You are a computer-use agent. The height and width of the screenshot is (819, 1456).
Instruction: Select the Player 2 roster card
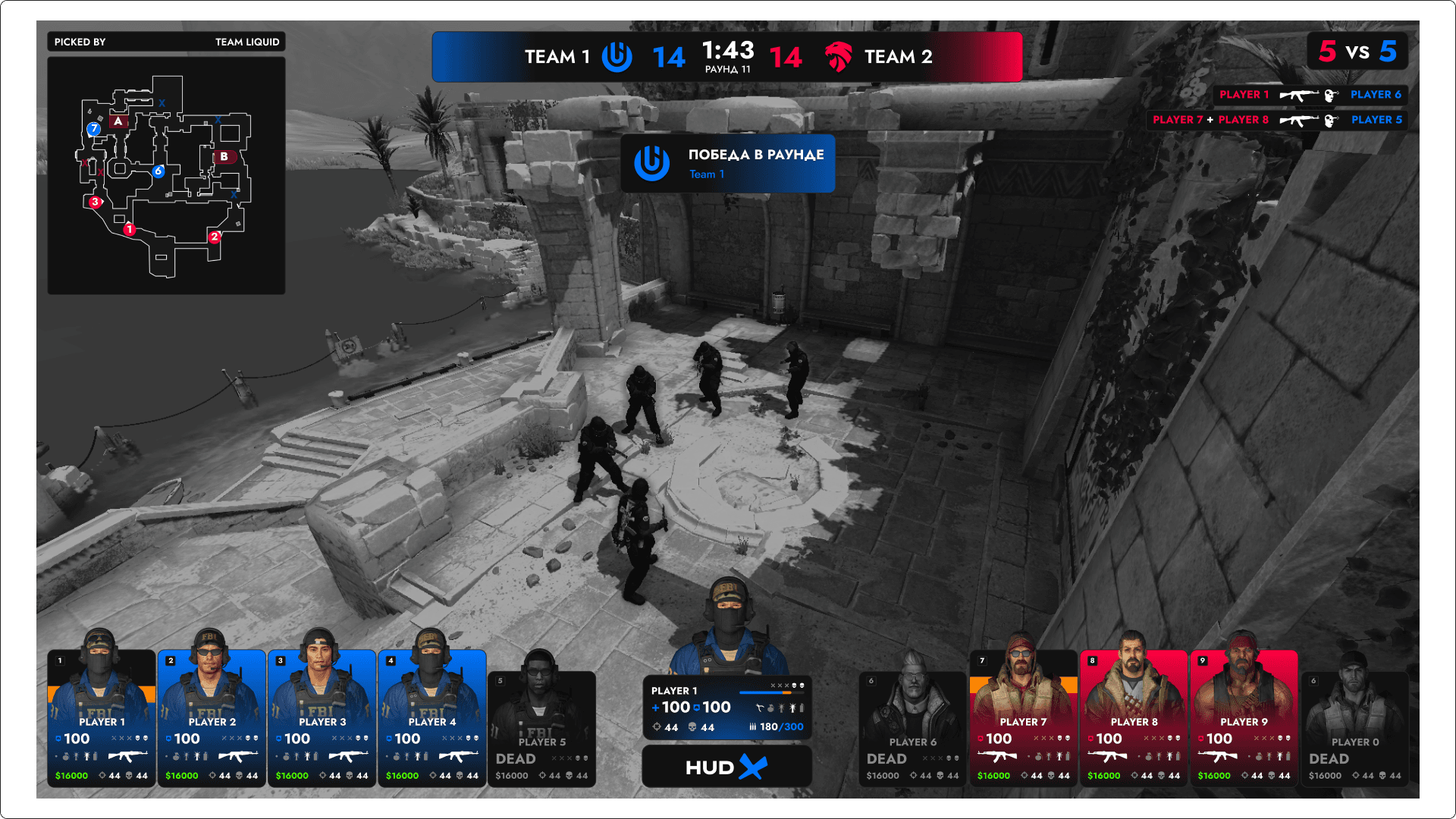pyautogui.click(x=212, y=718)
